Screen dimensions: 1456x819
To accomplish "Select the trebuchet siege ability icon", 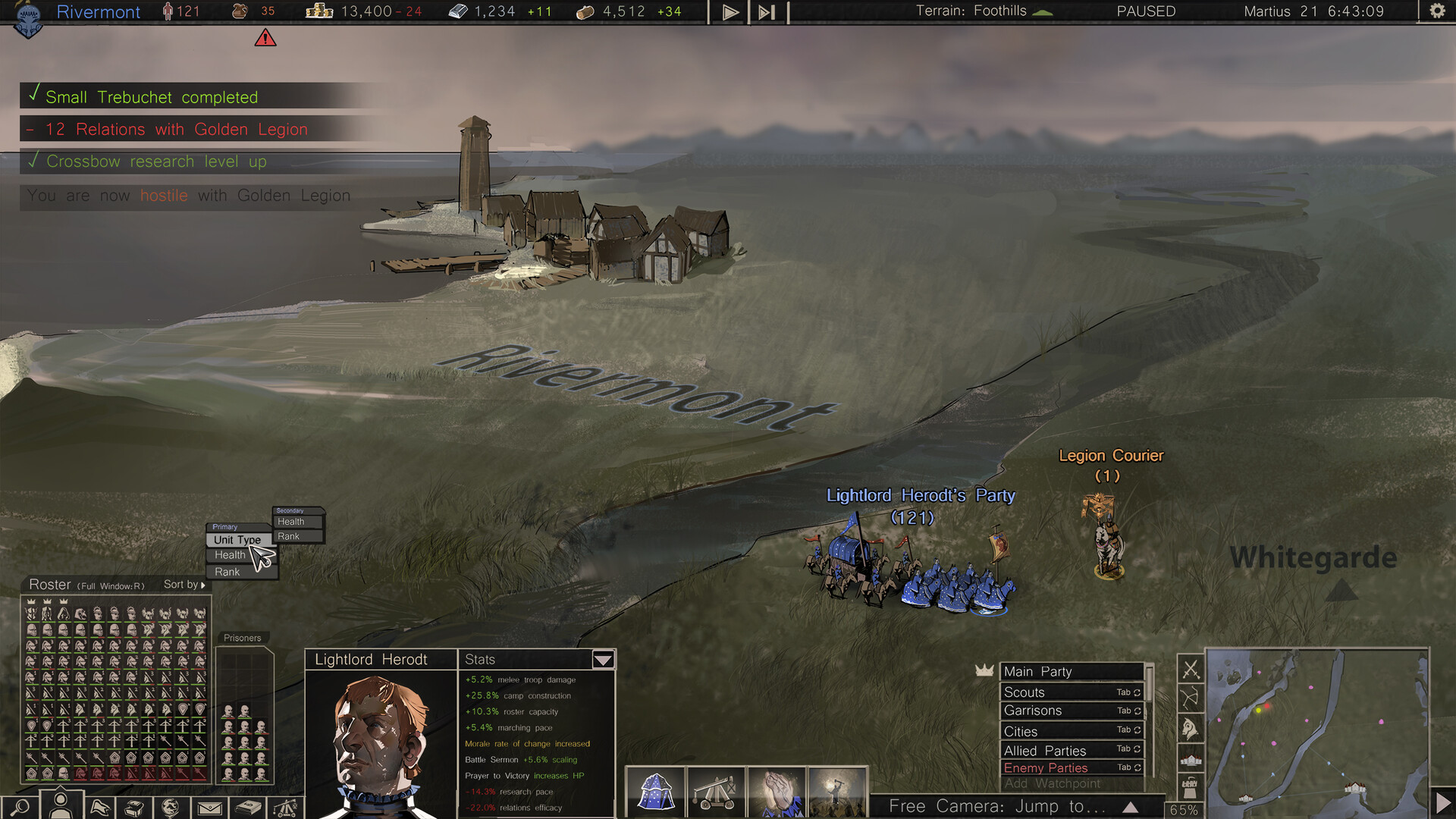I will pos(715,791).
